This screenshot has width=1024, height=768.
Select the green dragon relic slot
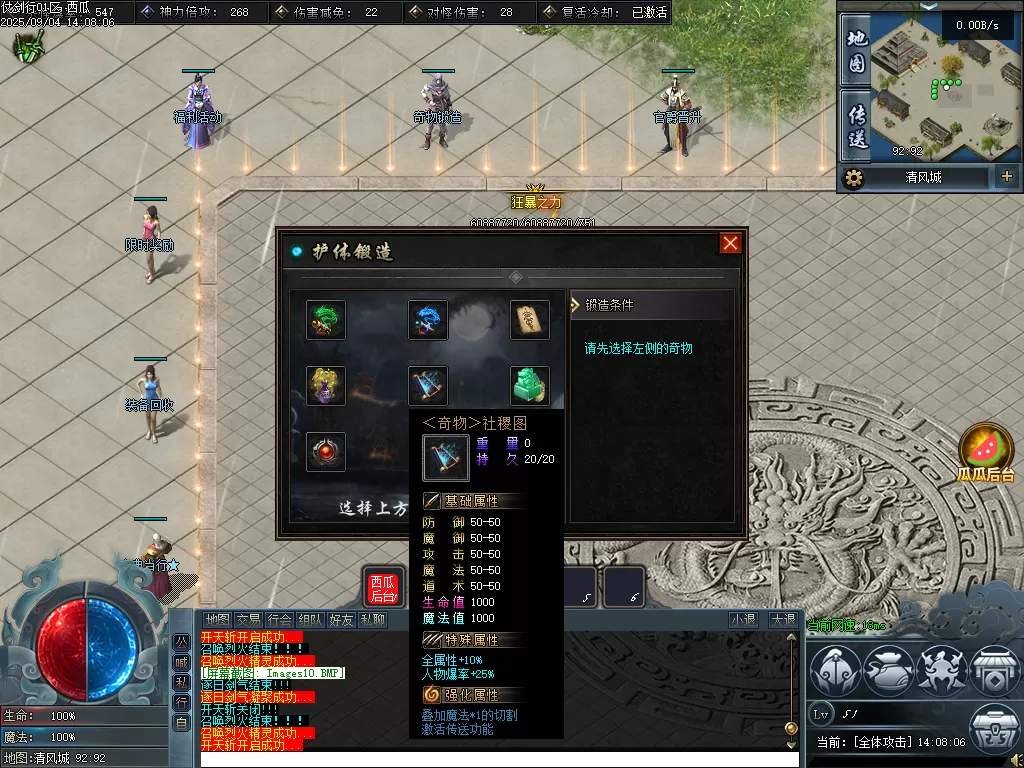pyautogui.click(x=326, y=320)
